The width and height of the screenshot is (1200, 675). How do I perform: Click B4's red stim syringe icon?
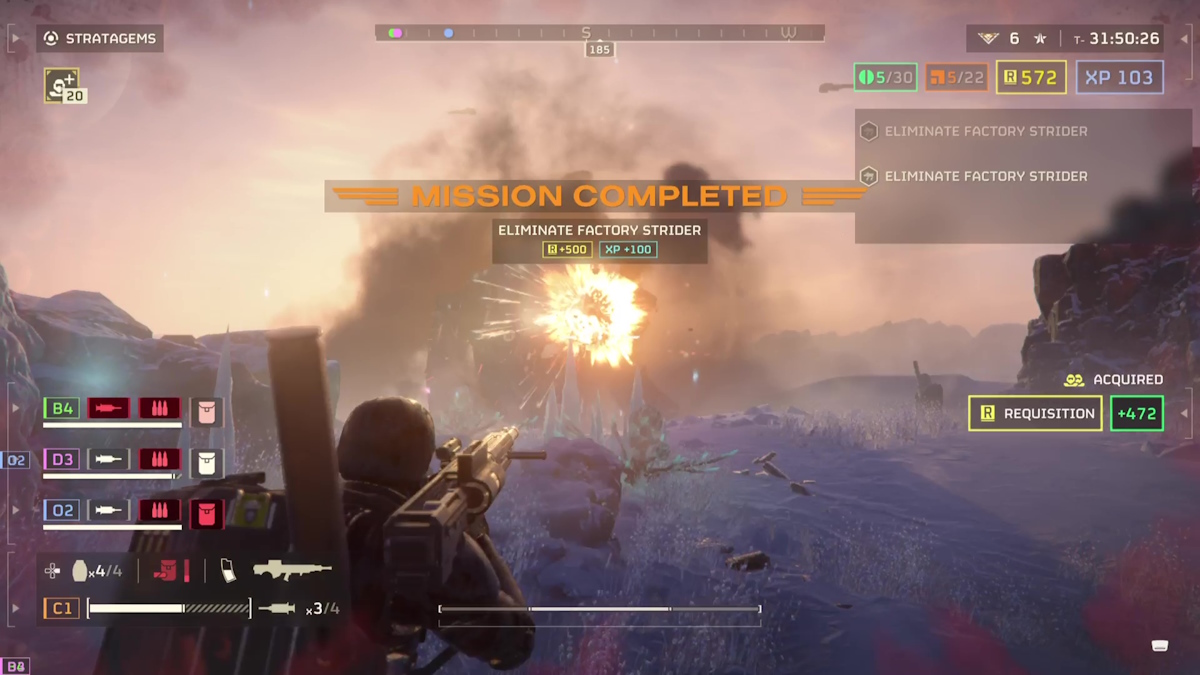pos(108,408)
